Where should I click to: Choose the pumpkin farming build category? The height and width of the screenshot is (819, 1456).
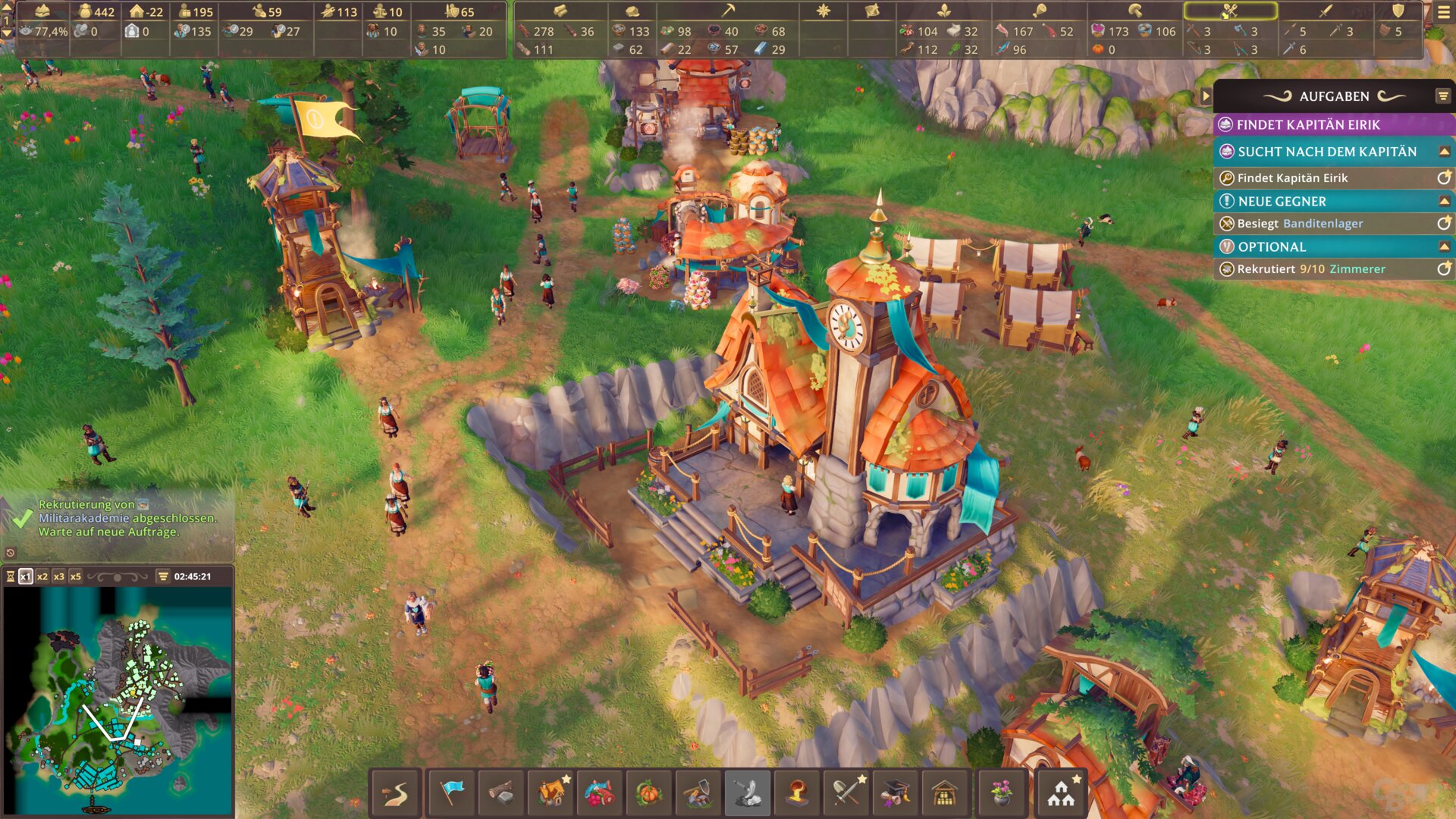pos(648,793)
